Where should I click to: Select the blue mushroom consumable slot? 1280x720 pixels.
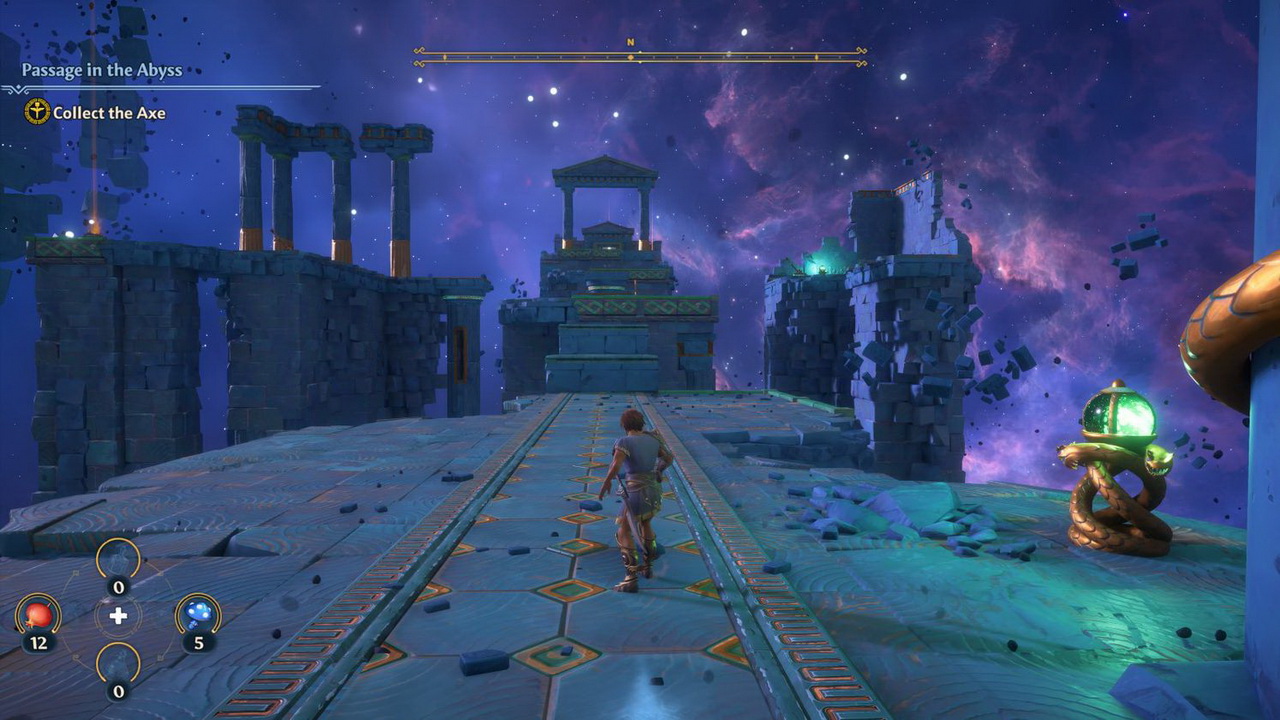point(198,615)
